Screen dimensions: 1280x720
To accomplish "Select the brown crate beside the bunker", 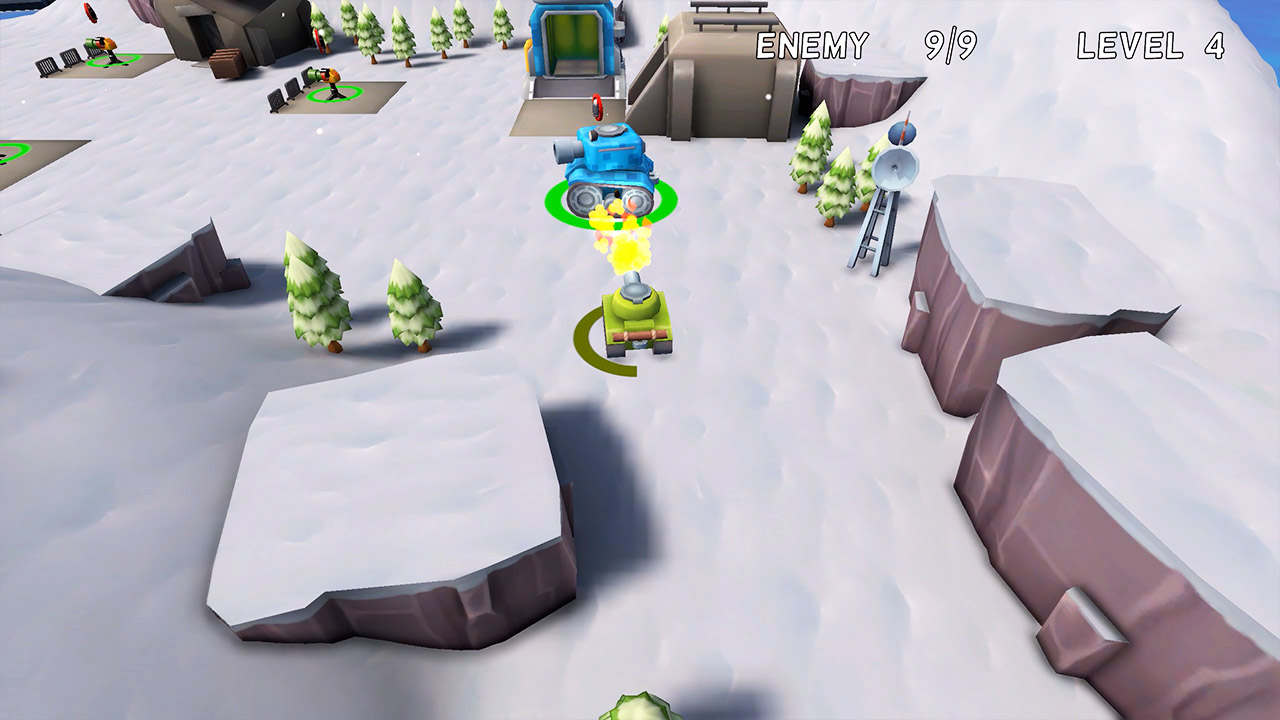I will 224,62.
